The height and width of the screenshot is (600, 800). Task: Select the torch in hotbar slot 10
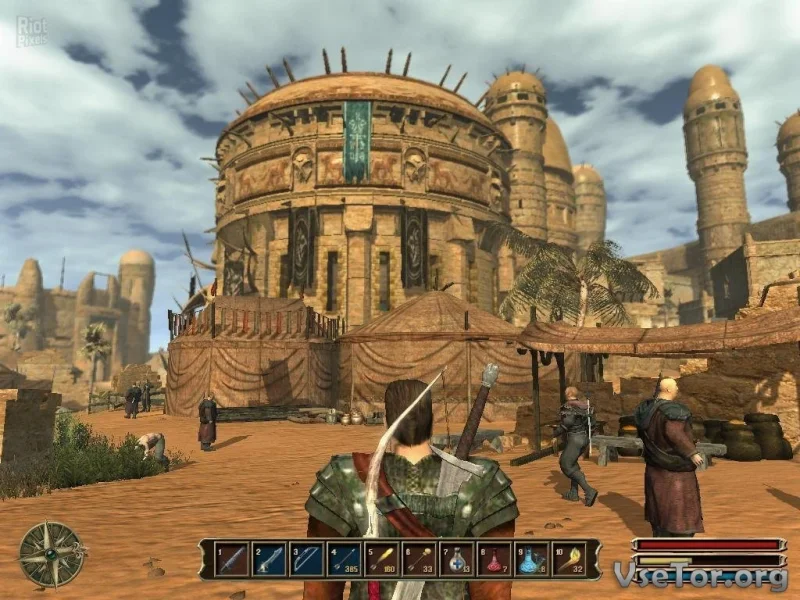tap(570, 560)
